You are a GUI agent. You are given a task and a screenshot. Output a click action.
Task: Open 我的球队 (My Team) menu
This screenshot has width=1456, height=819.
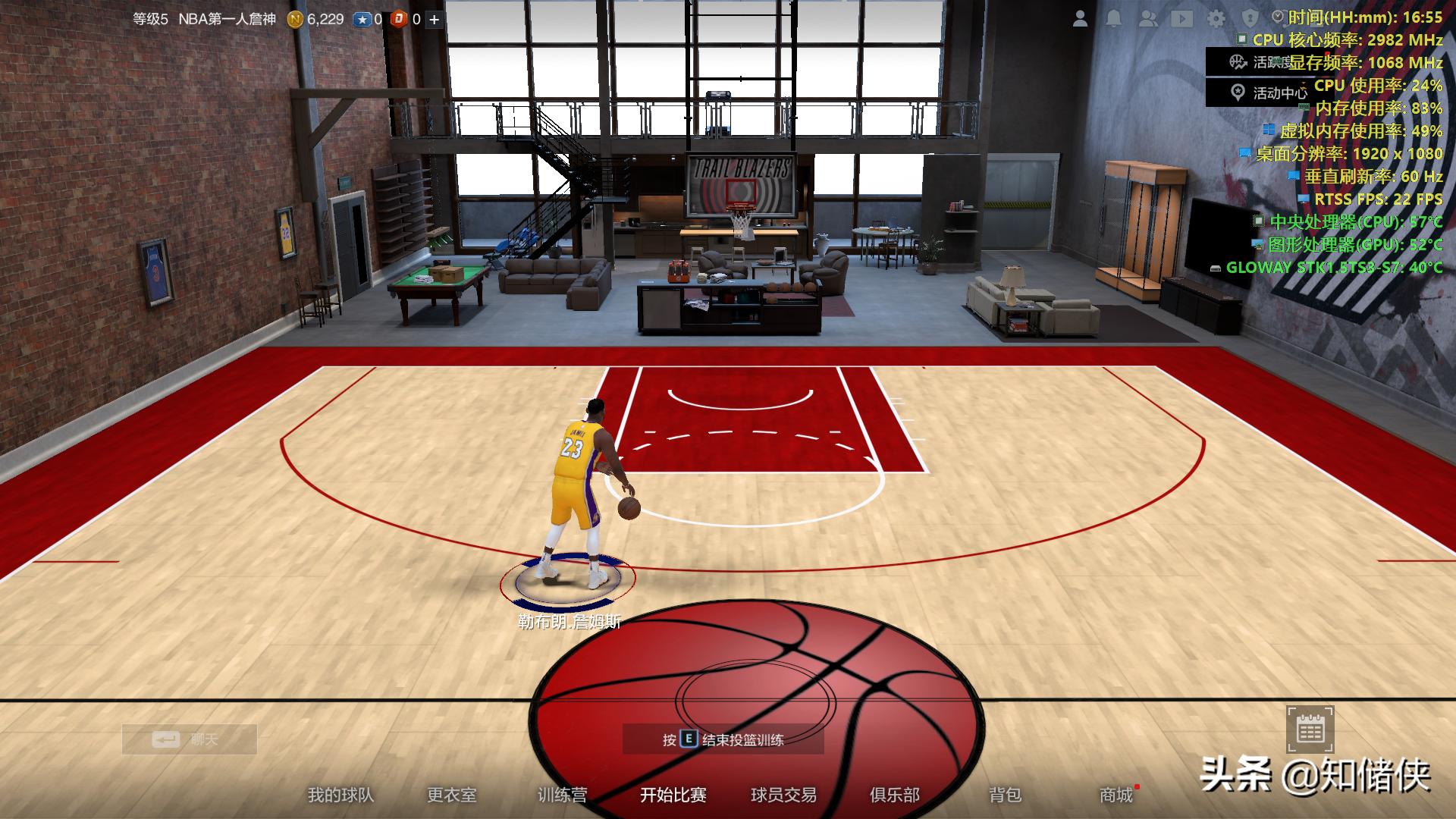(340, 795)
